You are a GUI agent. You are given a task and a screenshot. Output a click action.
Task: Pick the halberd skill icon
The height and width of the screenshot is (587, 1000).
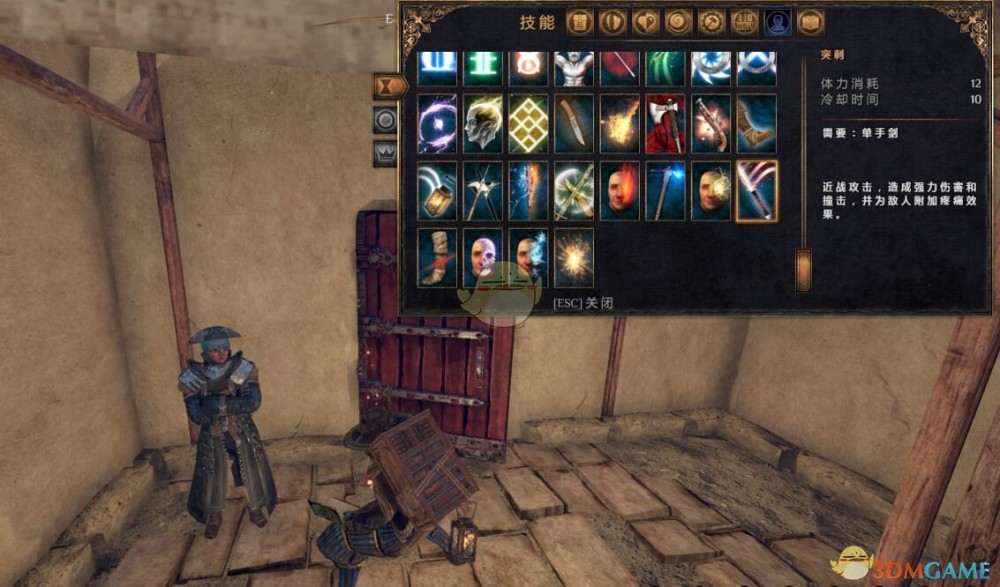483,190
